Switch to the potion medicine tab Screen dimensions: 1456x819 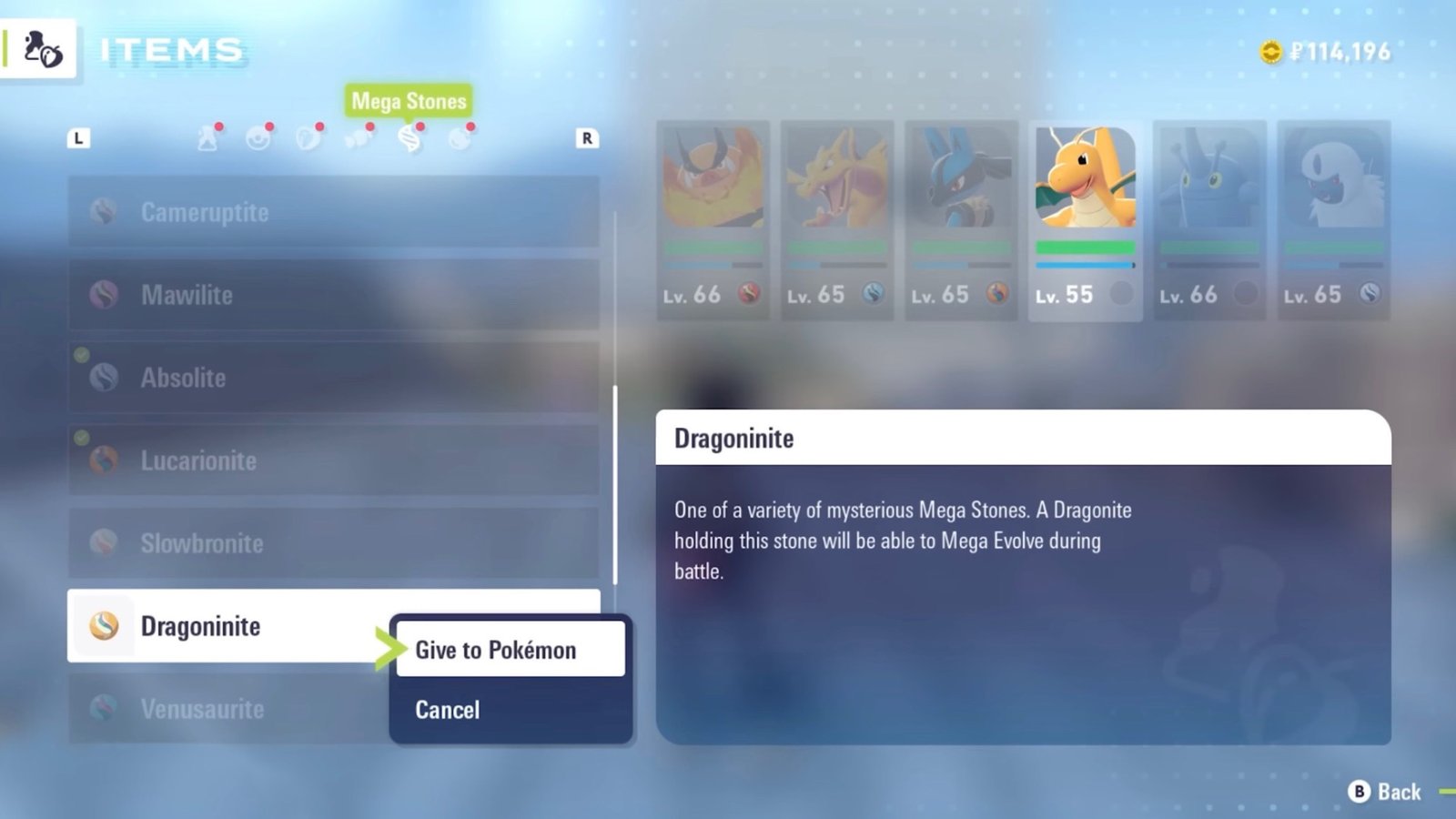pyautogui.click(x=208, y=138)
